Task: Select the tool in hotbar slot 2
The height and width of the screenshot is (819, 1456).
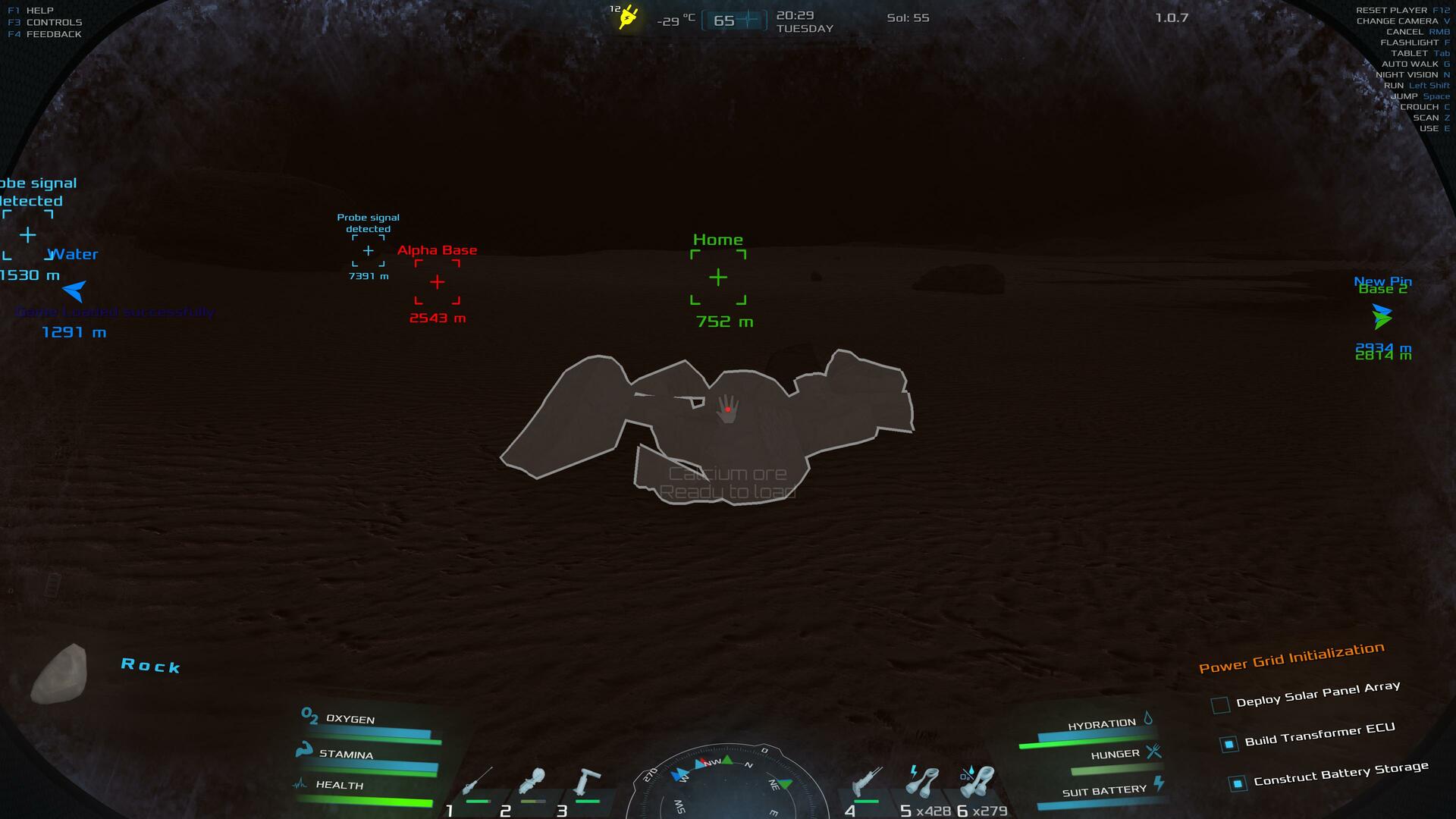Action: tap(531, 782)
